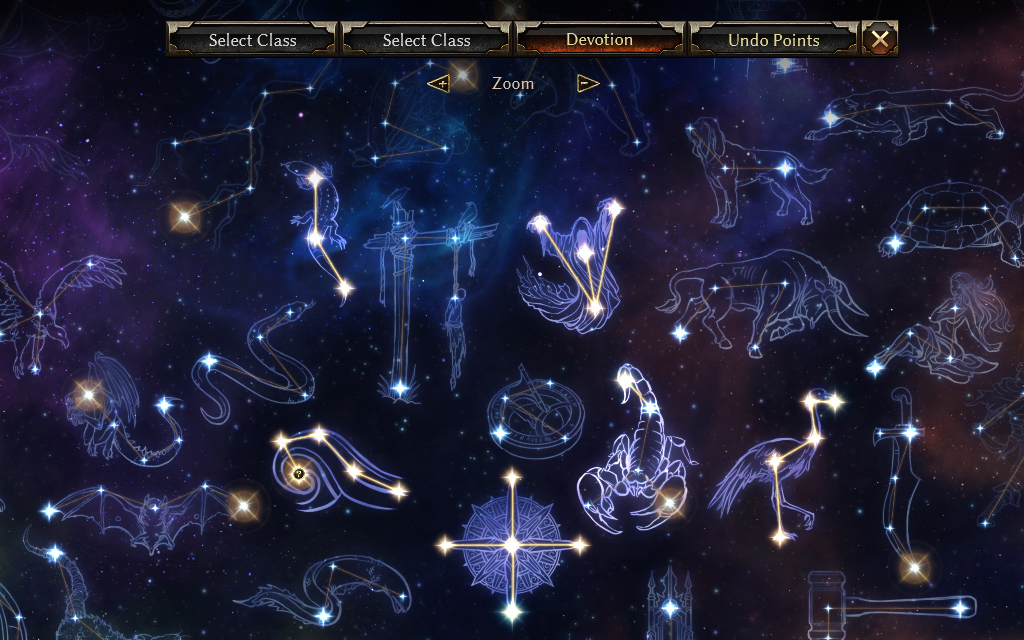Choose the lizard constellation's head star

point(314,178)
